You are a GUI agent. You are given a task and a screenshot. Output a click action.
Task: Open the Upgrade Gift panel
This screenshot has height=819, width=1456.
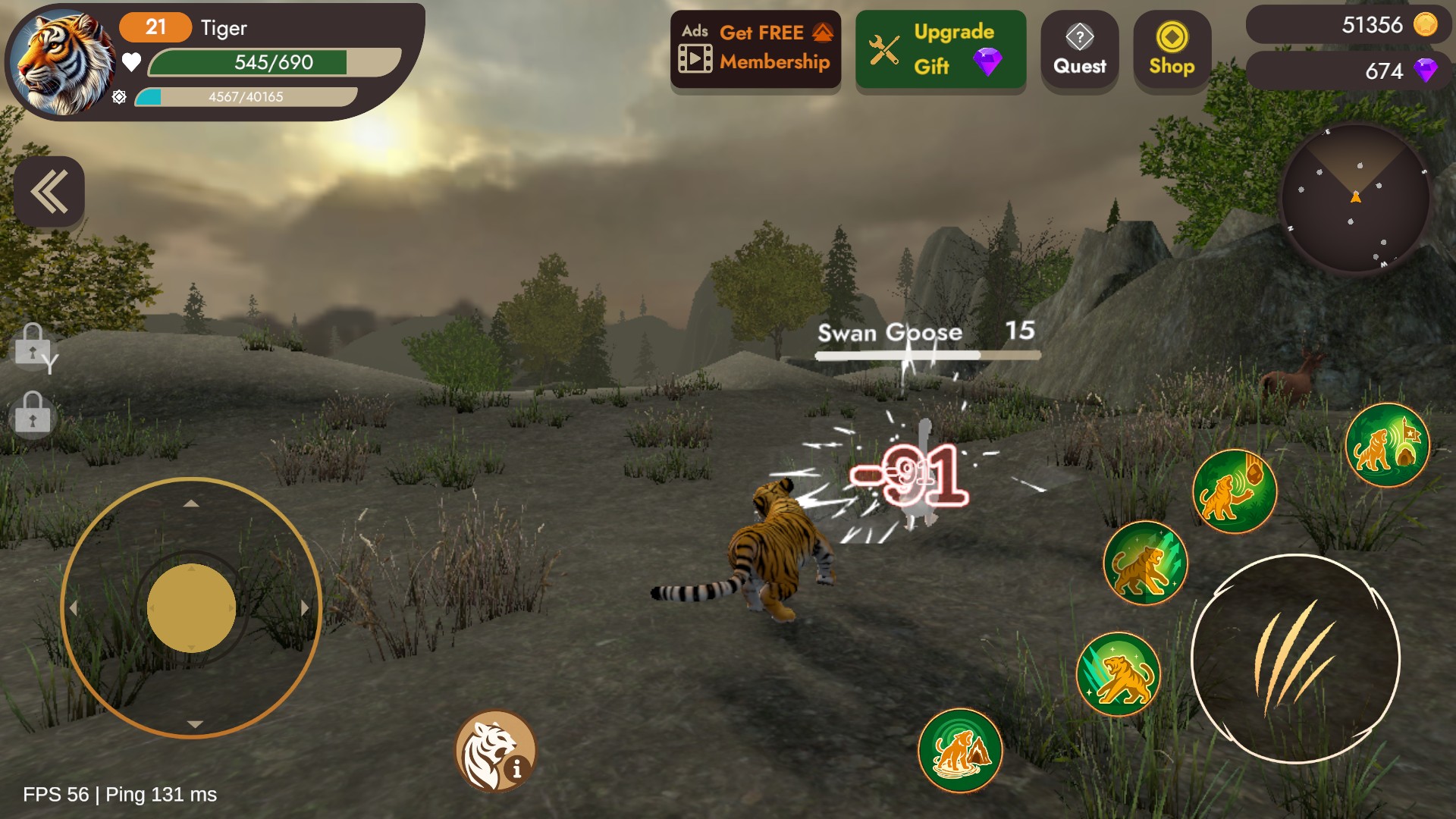pos(940,50)
